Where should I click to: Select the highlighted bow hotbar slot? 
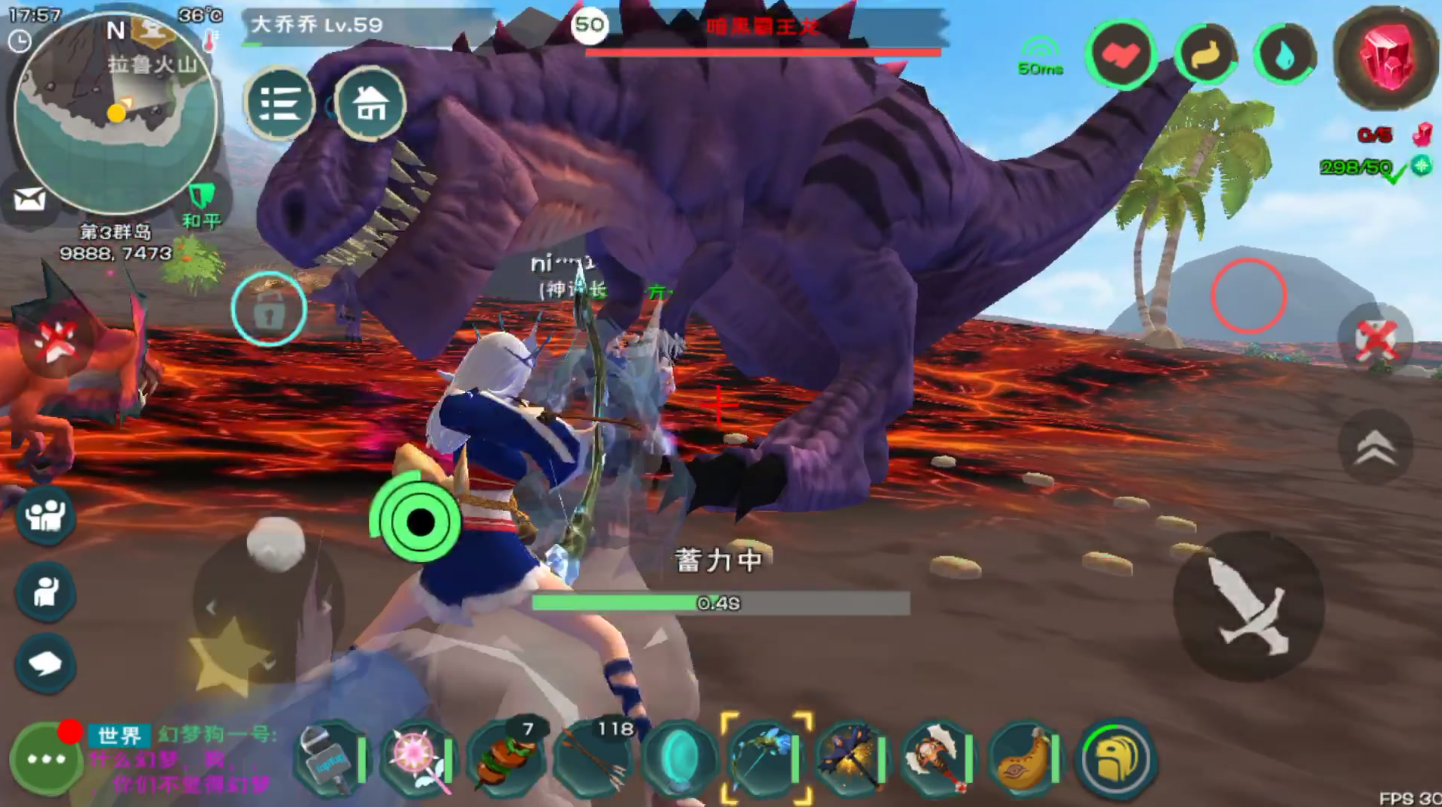[766, 759]
